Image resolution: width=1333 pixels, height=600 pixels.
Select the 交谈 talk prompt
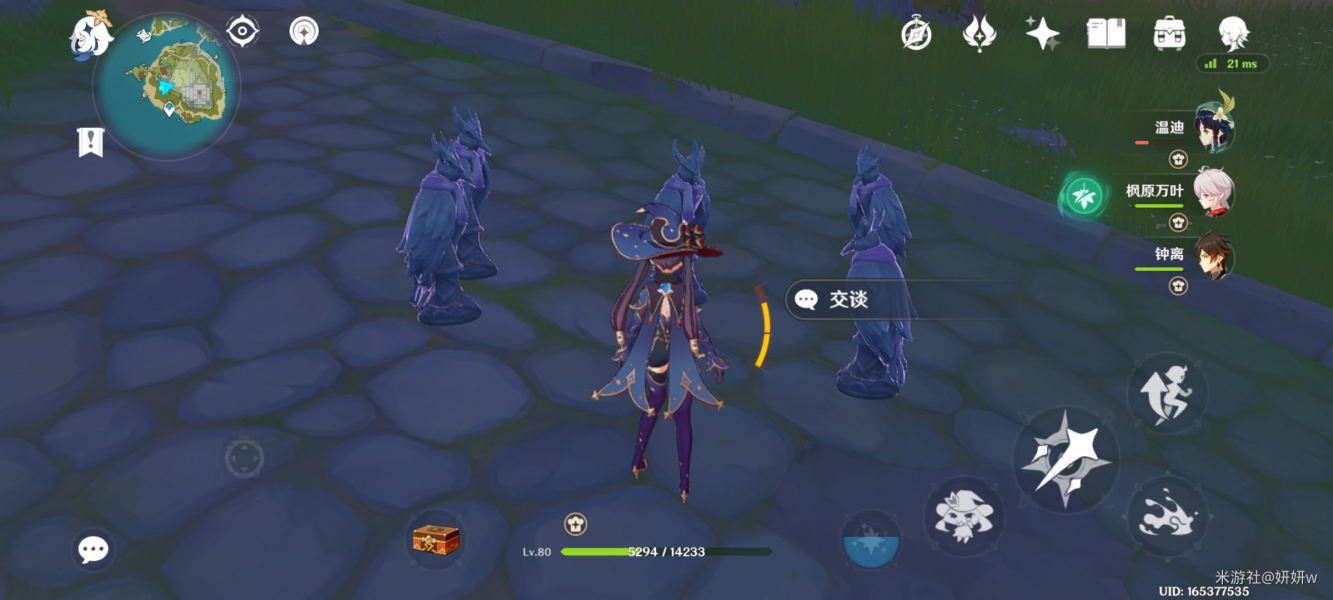pos(848,299)
